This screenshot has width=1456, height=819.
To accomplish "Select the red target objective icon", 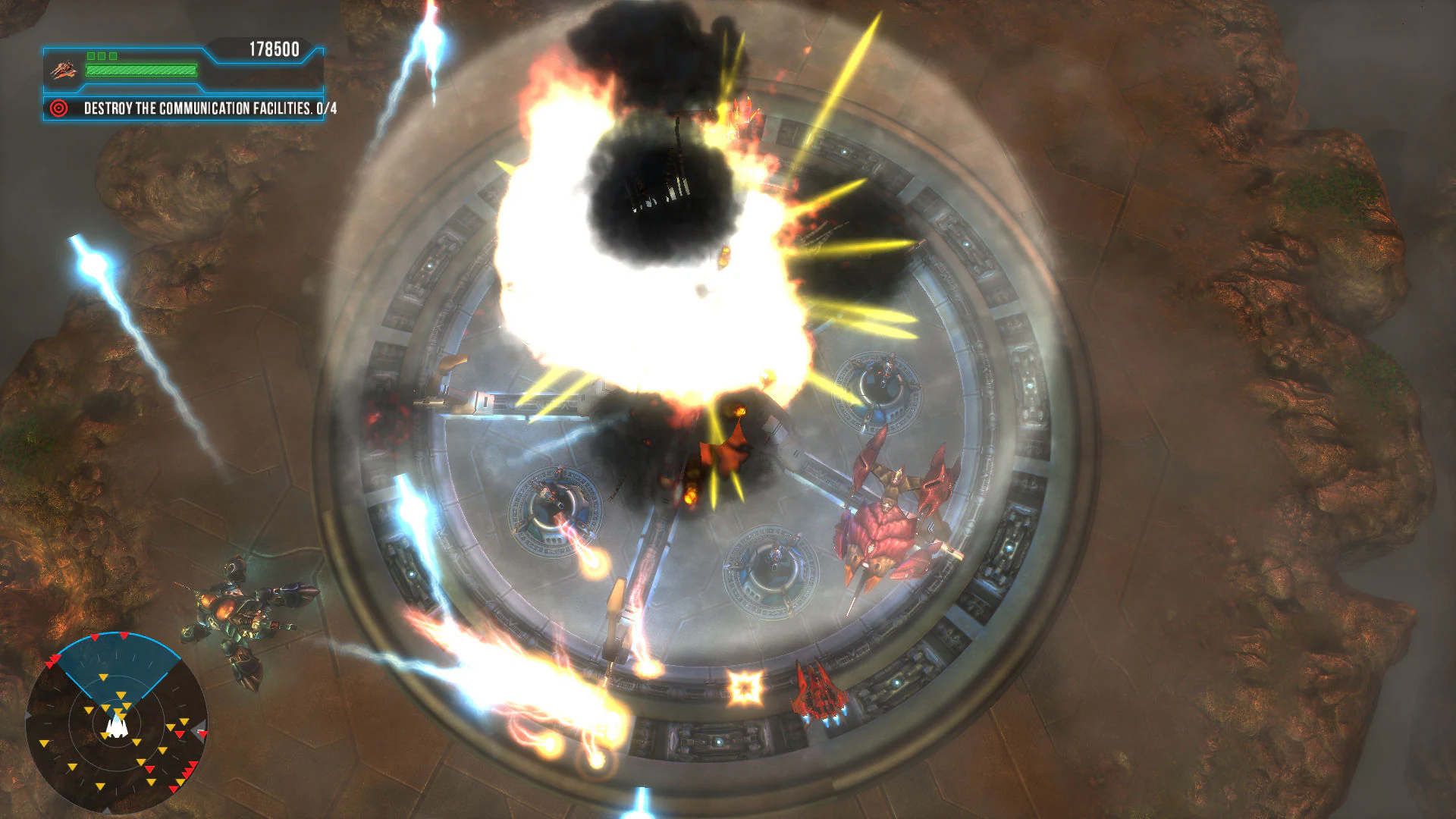I will click(58, 108).
